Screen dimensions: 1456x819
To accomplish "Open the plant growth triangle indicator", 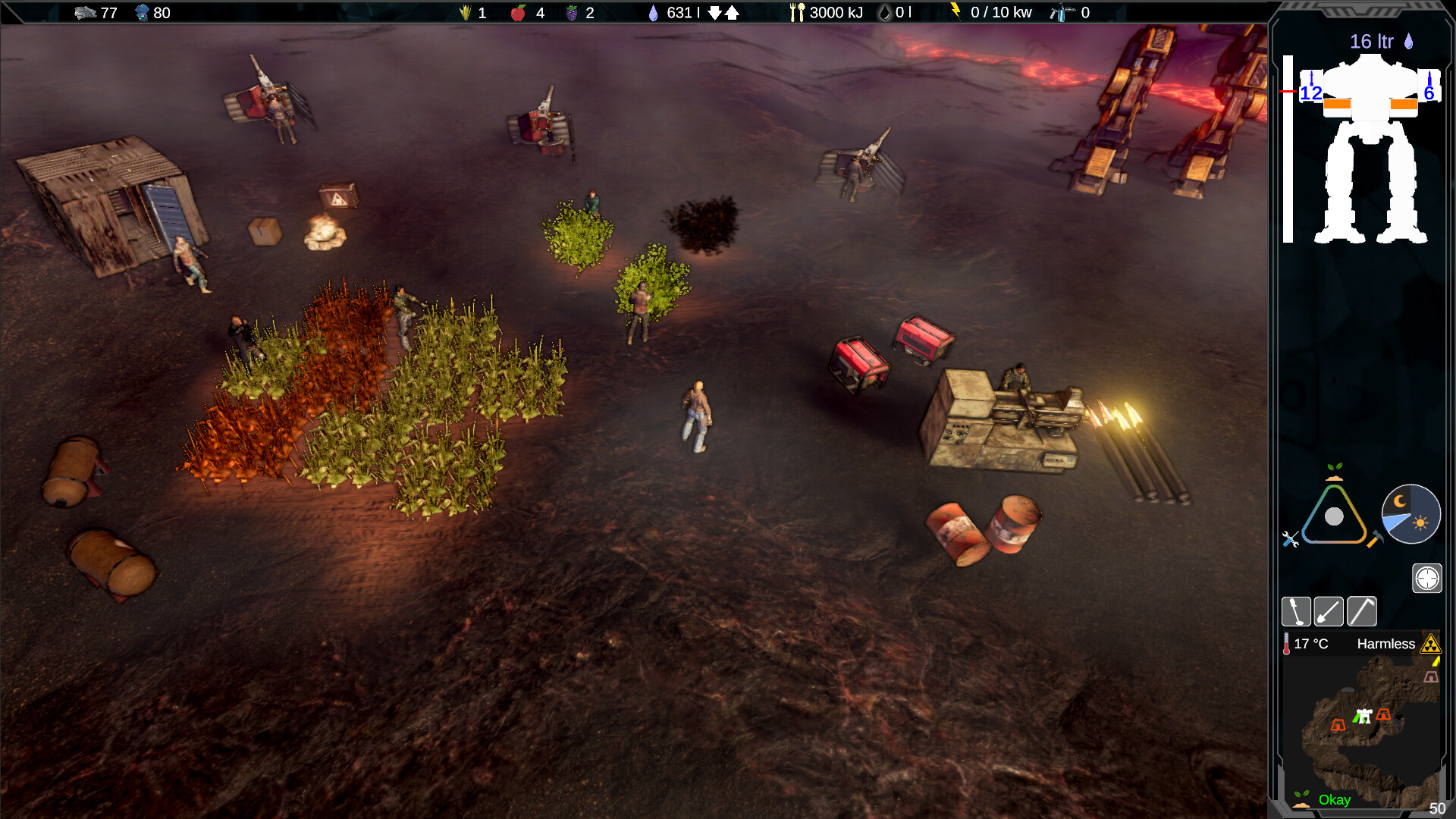I will point(1333,516).
